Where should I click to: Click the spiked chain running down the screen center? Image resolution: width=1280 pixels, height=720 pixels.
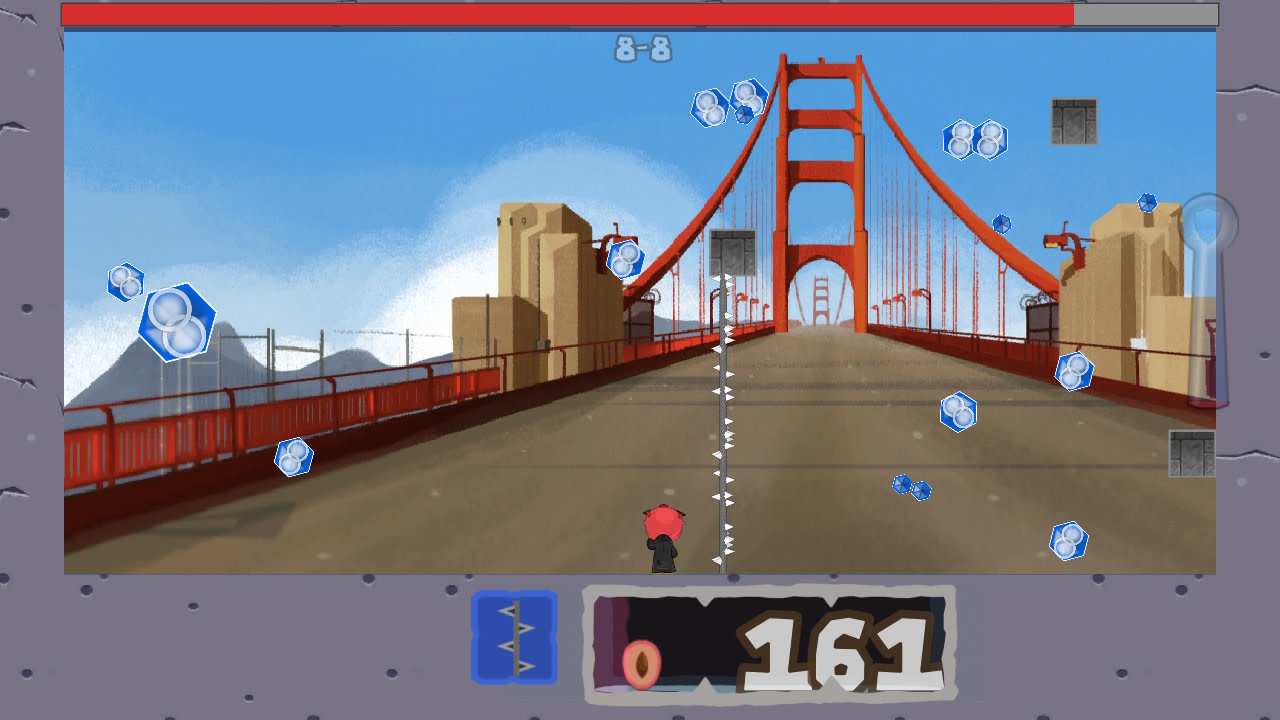[722, 420]
